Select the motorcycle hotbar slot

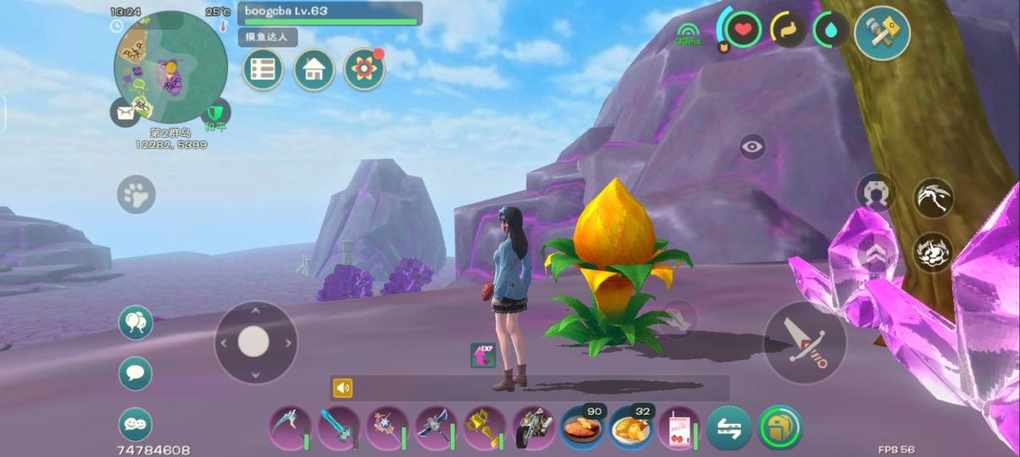(x=533, y=428)
